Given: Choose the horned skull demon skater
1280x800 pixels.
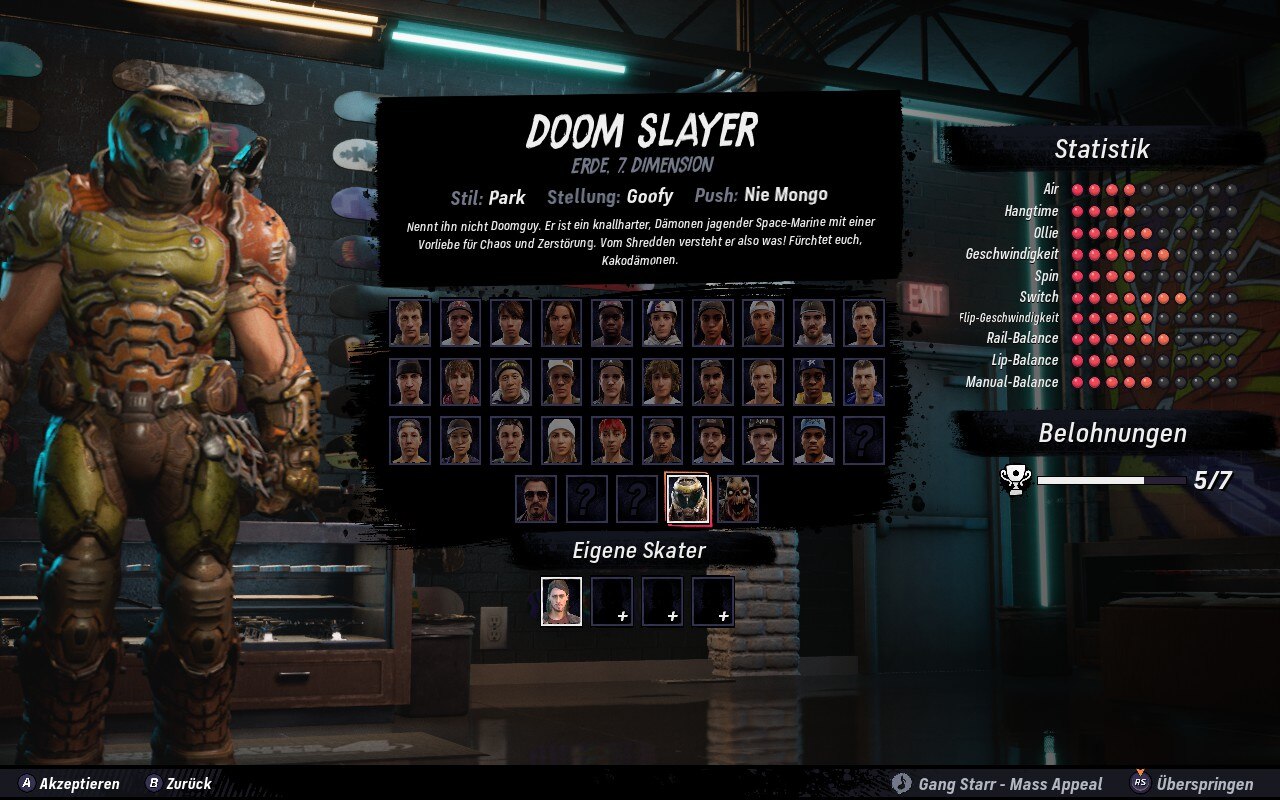Looking at the screenshot, I should click(x=738, y=498).
